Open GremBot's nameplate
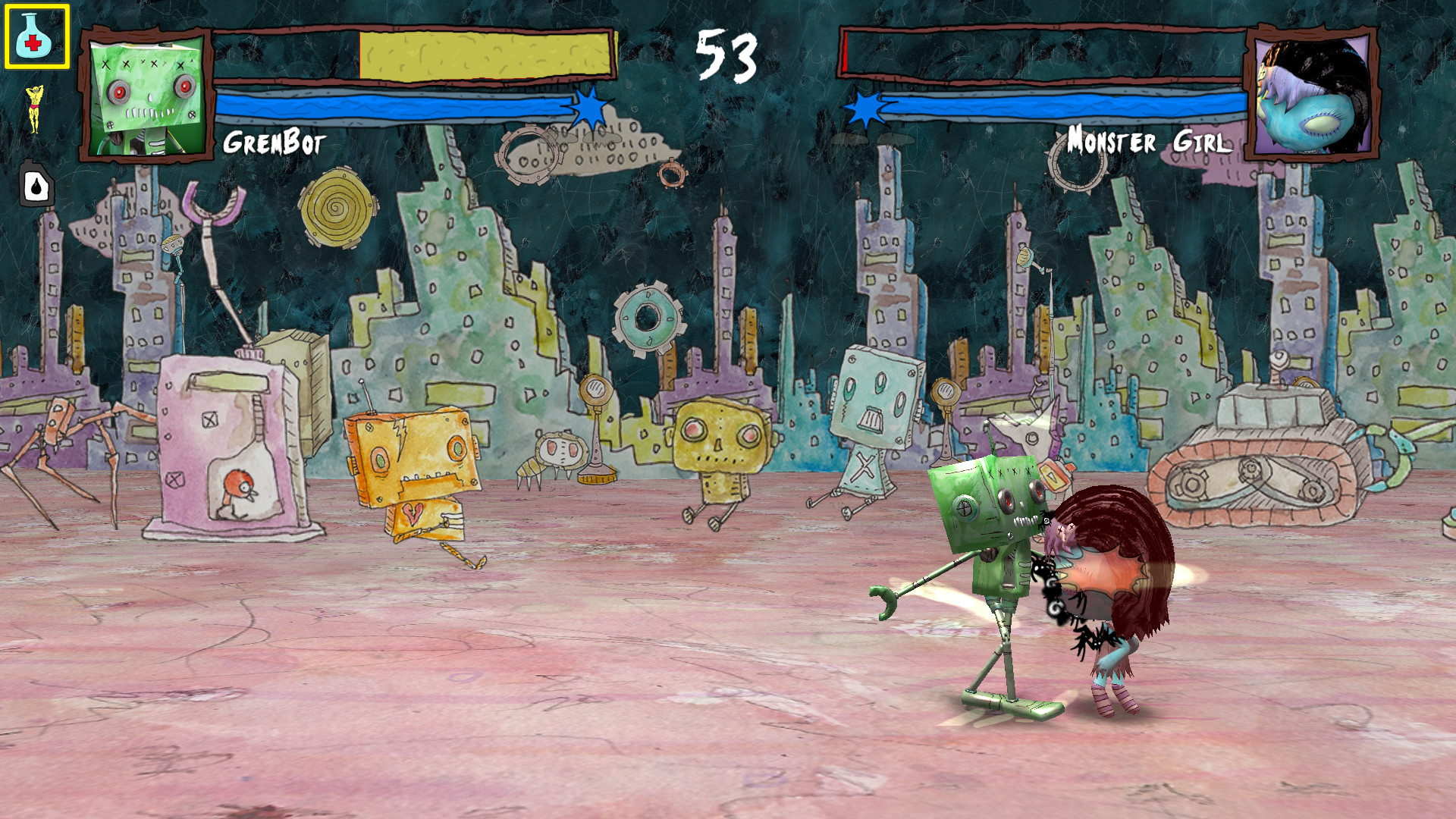Screen dimensions: 1456x819 (x=275, y=140)
